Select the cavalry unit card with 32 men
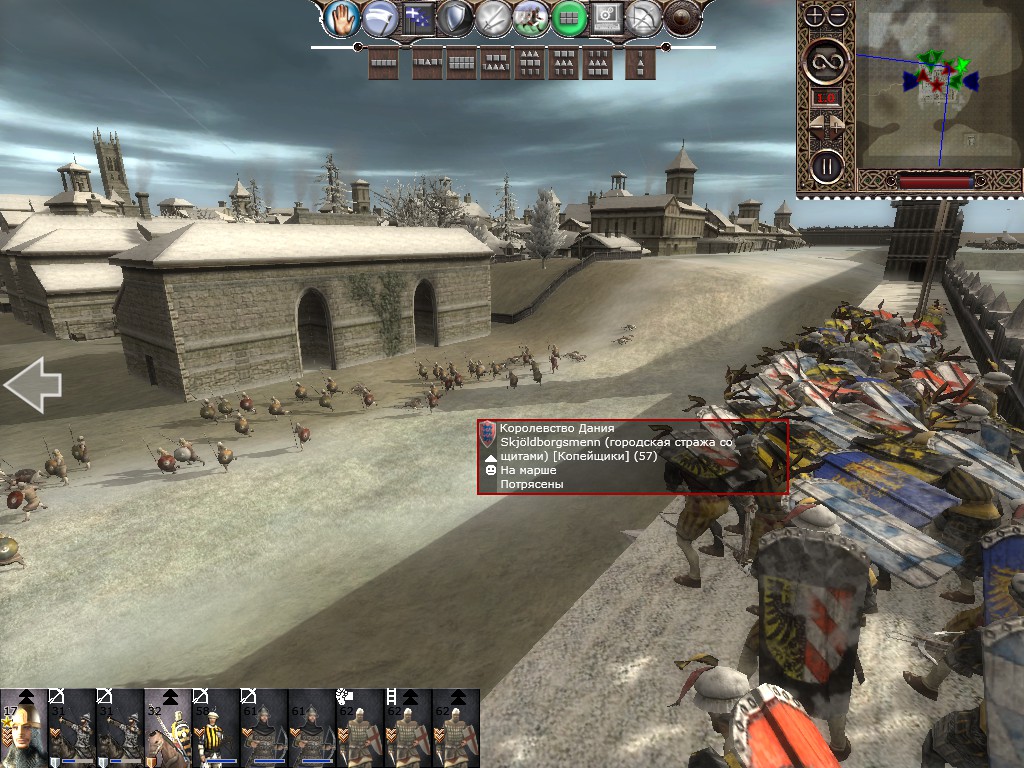The image size is (1024, 768). [167, 728]
